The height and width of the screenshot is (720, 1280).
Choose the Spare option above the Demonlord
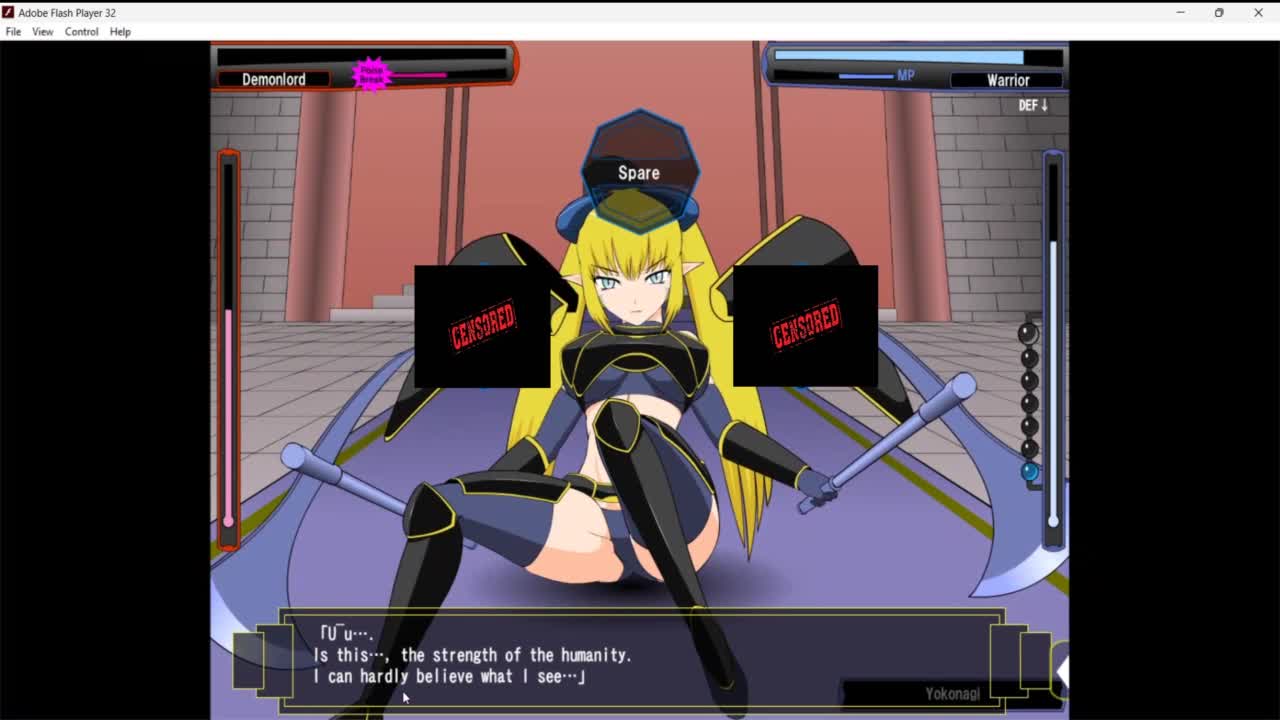click(638, 173)
